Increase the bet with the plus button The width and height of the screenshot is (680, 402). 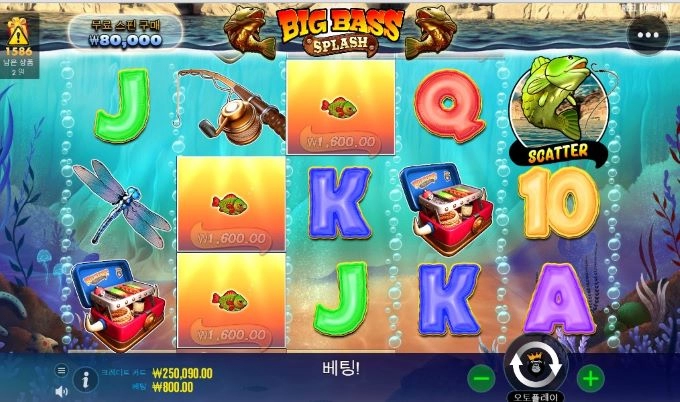tap(591, 378)
